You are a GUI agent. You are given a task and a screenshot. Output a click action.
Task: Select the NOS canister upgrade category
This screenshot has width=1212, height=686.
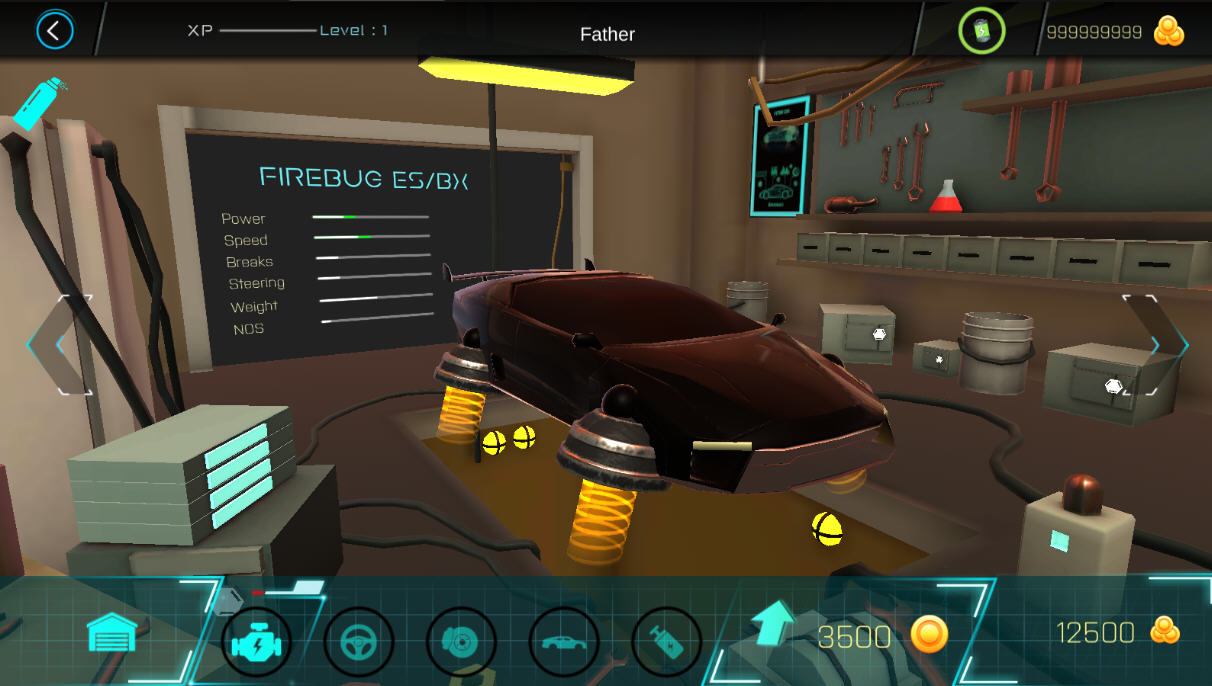pos(666,641)
